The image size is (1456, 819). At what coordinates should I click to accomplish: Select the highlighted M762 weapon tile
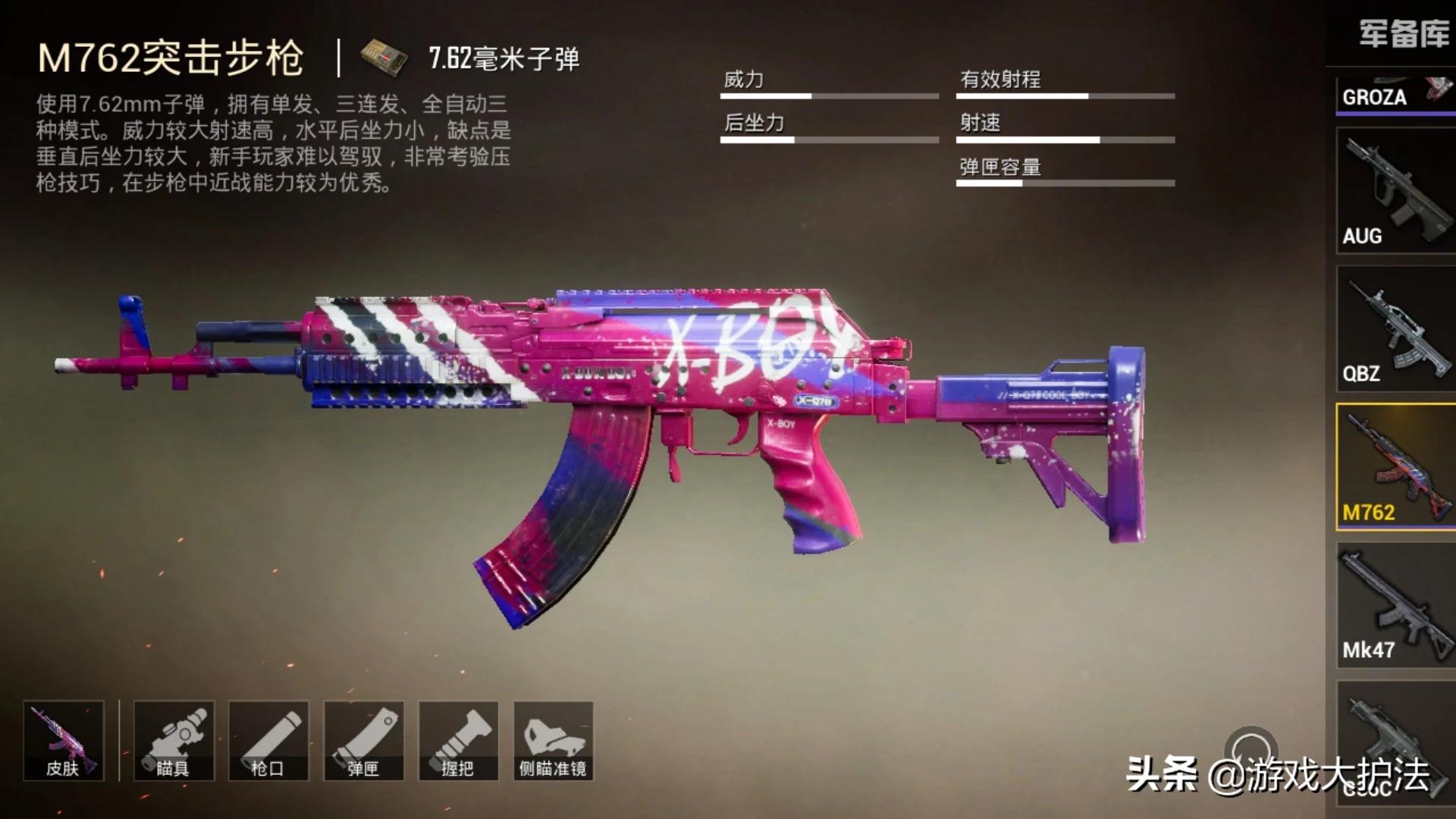click(x=1395, y=466)
